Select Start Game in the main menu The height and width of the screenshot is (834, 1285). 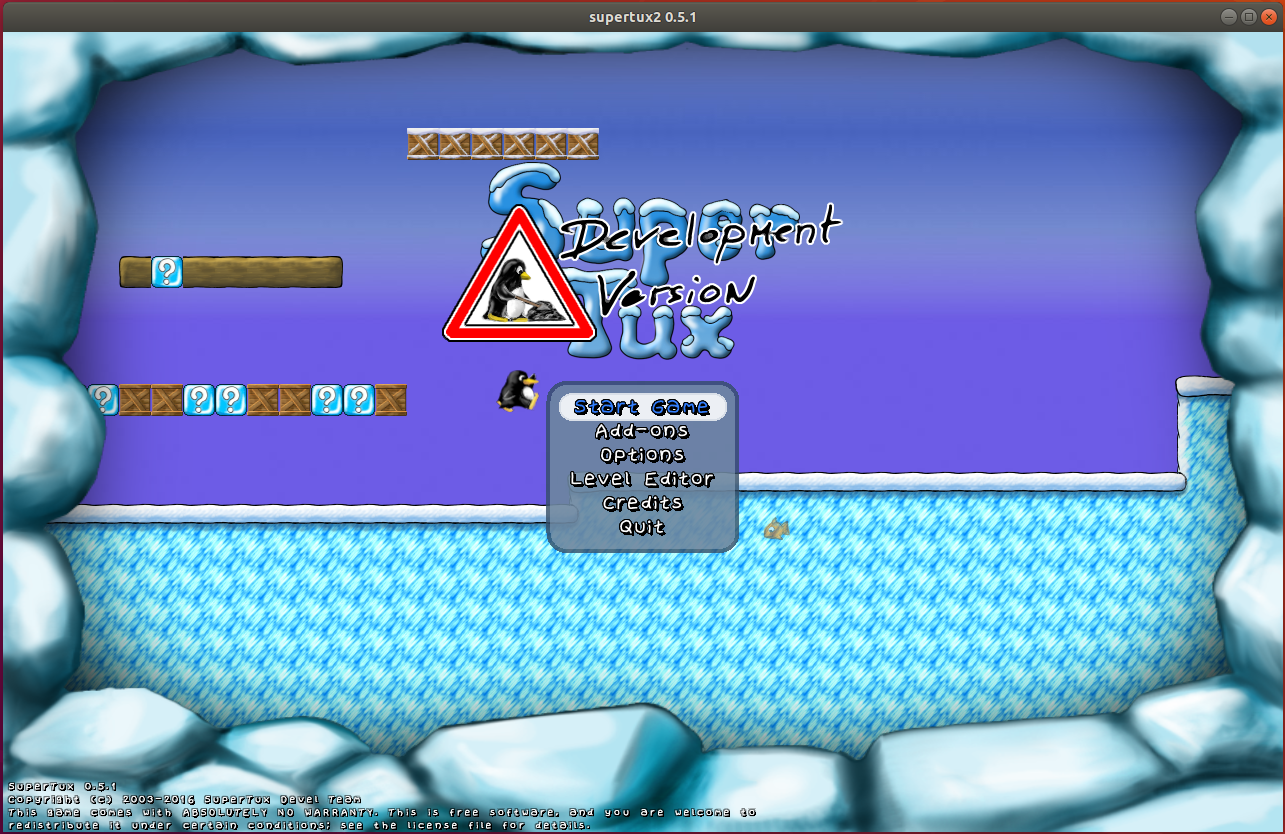tap(642, 407)
